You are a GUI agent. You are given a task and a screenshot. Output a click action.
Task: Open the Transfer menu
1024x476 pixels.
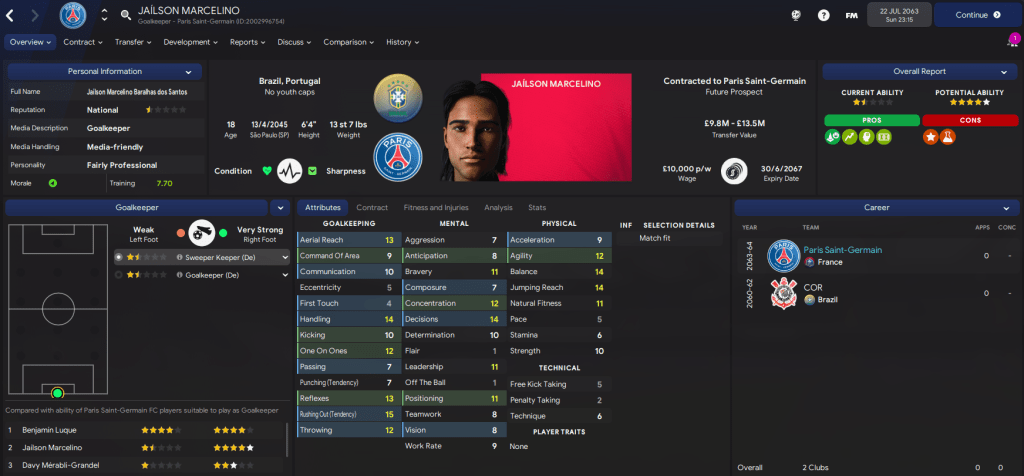click(132, 42)
